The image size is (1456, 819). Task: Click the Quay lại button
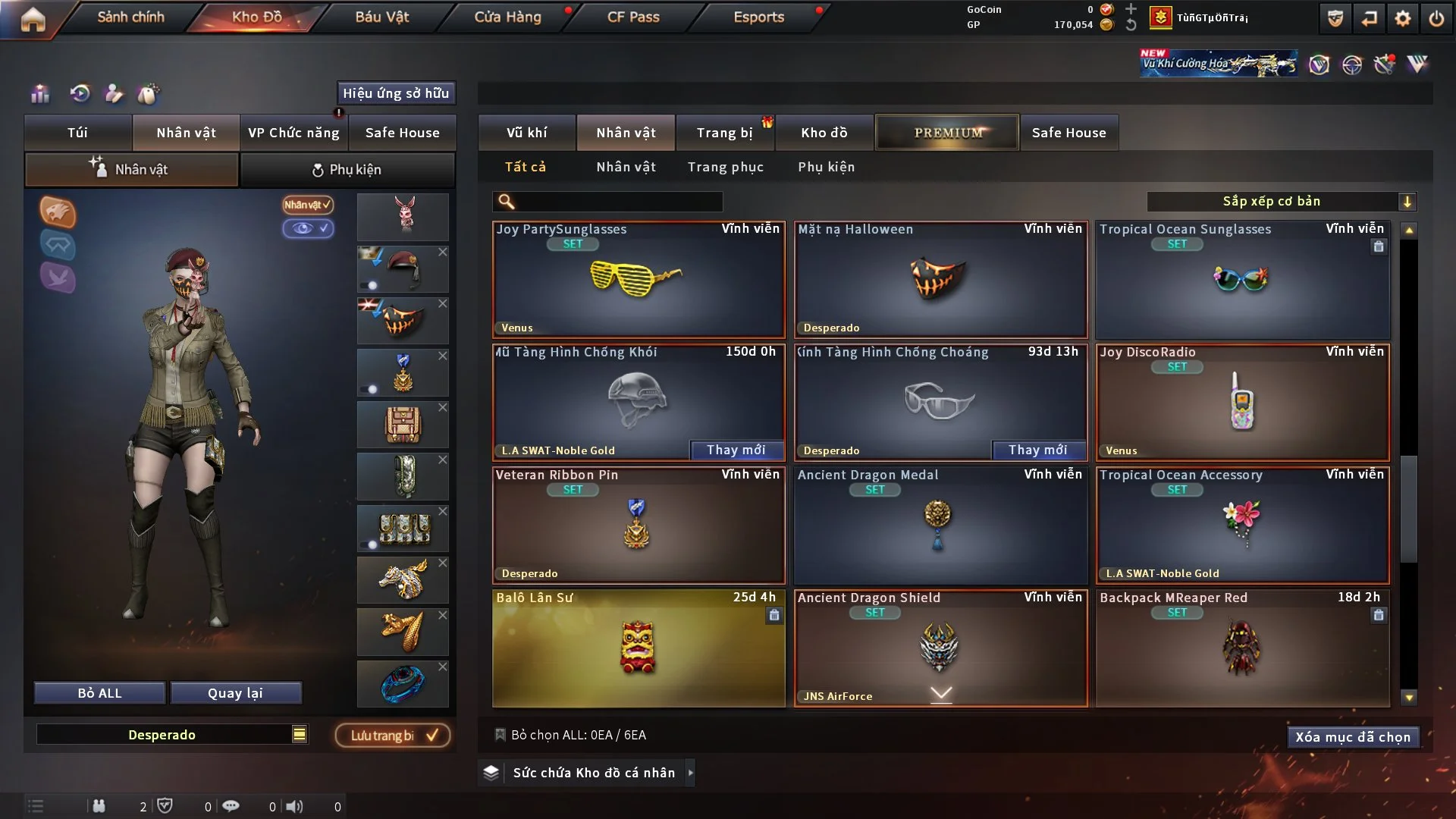pos(235,693)
